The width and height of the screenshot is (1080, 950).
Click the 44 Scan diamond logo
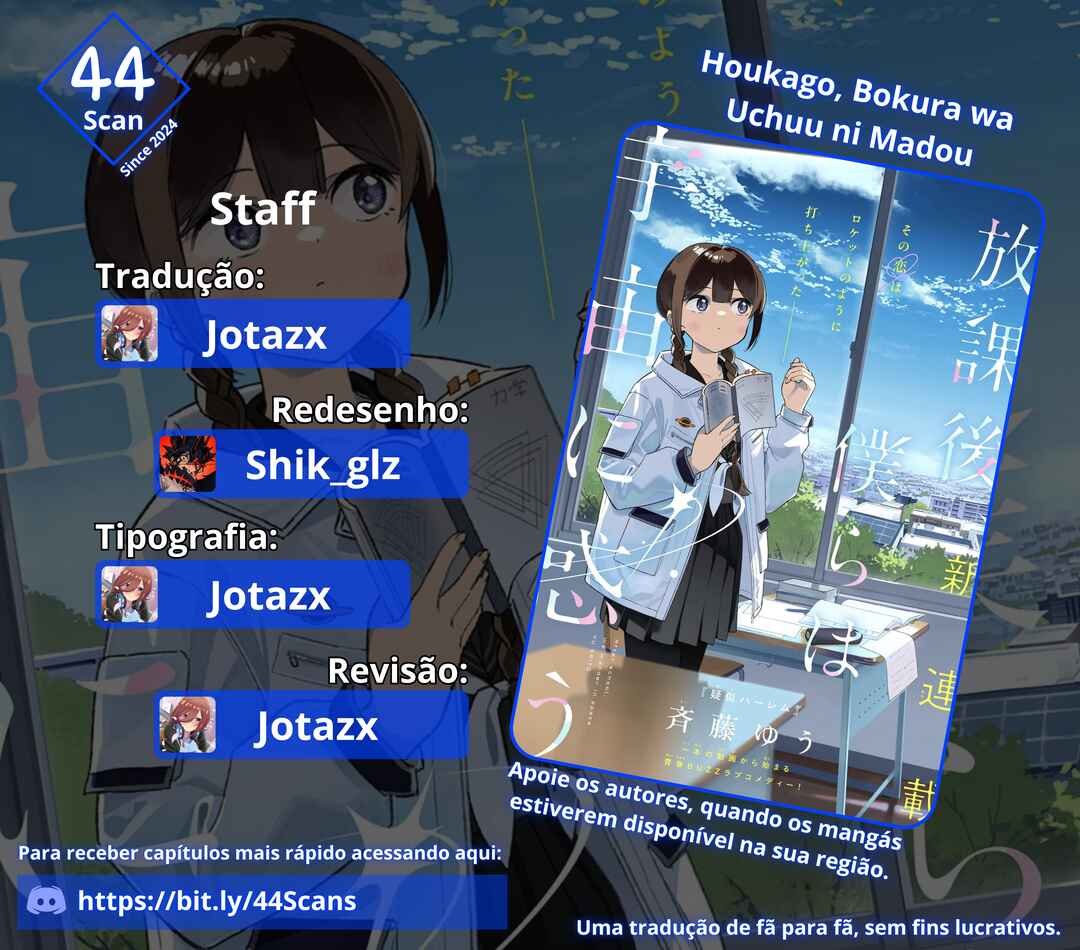(x=113, y=92)
